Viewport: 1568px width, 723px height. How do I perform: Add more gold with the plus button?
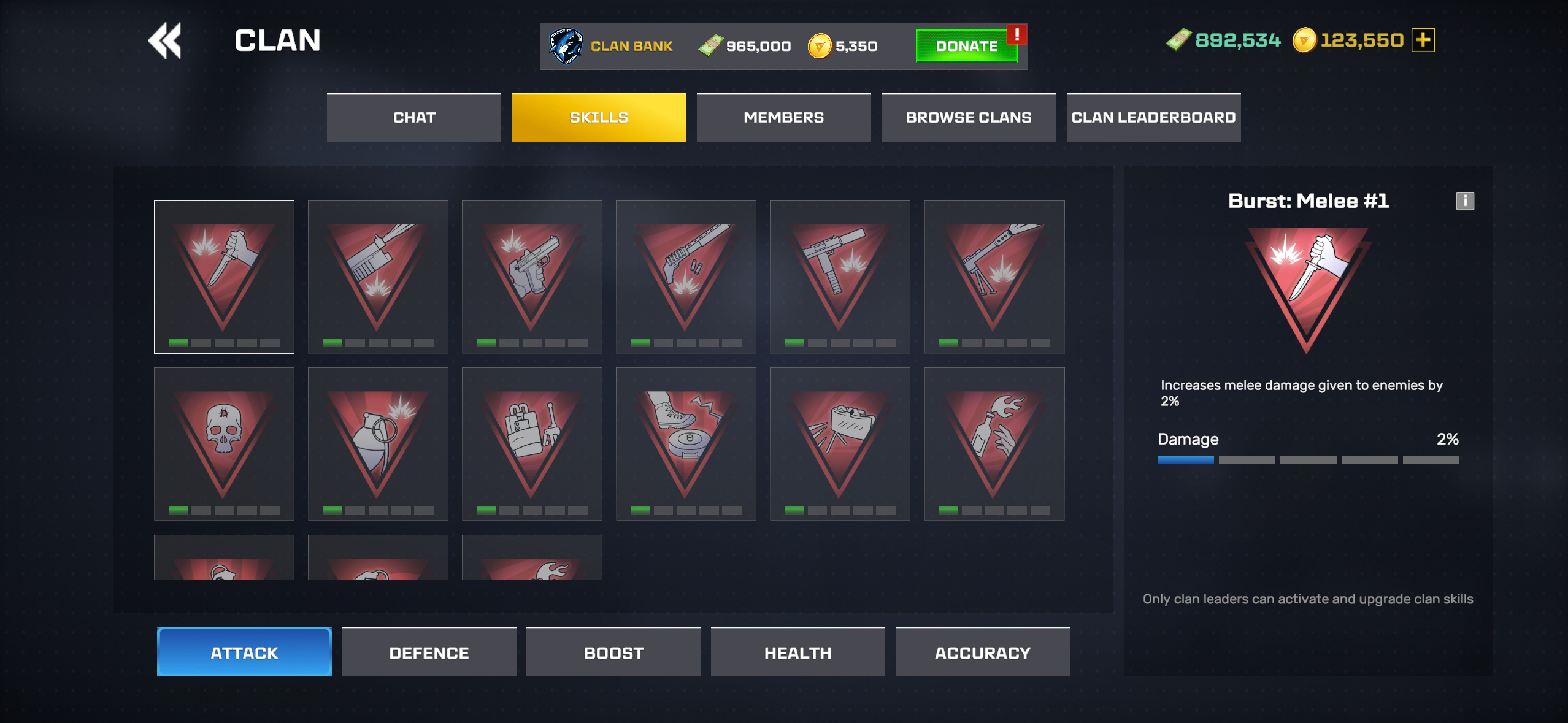tap(1423, 40)
